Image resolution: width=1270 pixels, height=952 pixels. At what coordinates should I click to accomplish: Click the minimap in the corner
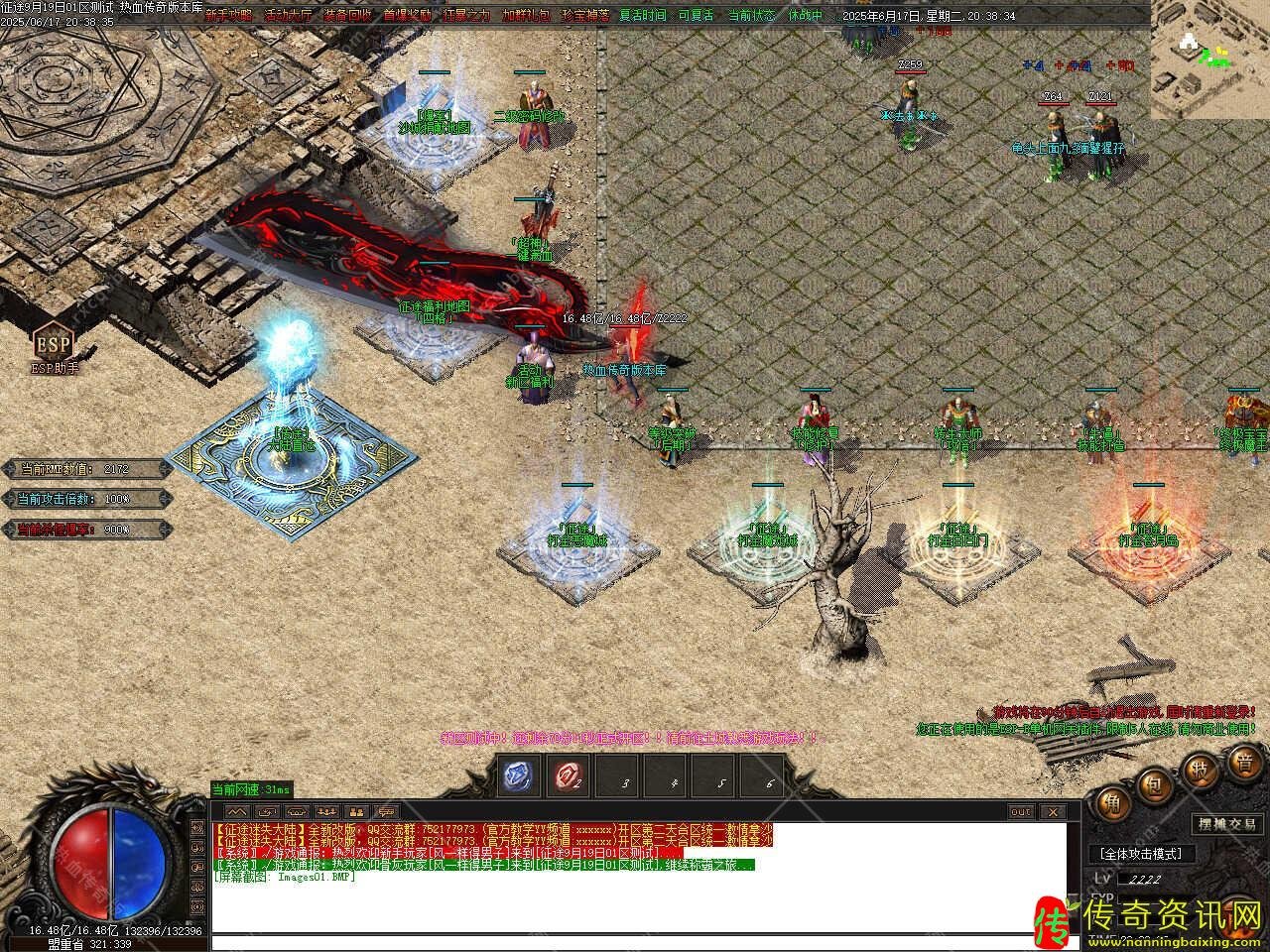1209,59
